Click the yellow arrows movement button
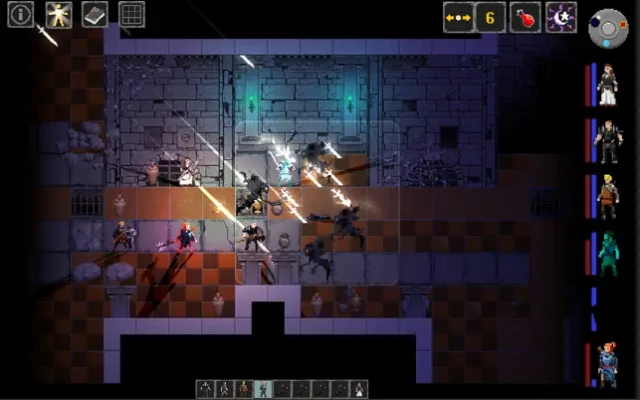 [458, 17]
